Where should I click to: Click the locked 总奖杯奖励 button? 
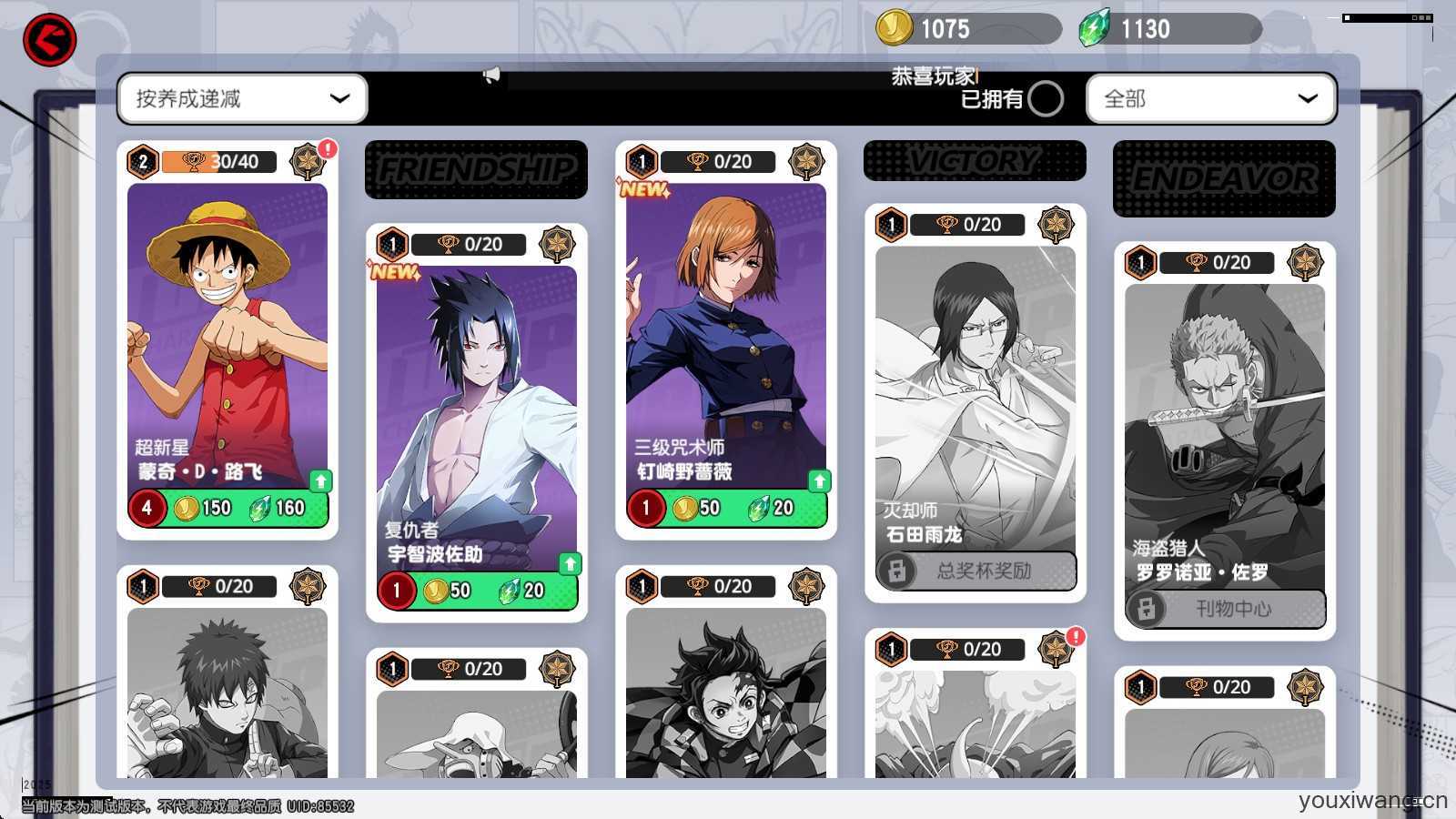(976, 571)
